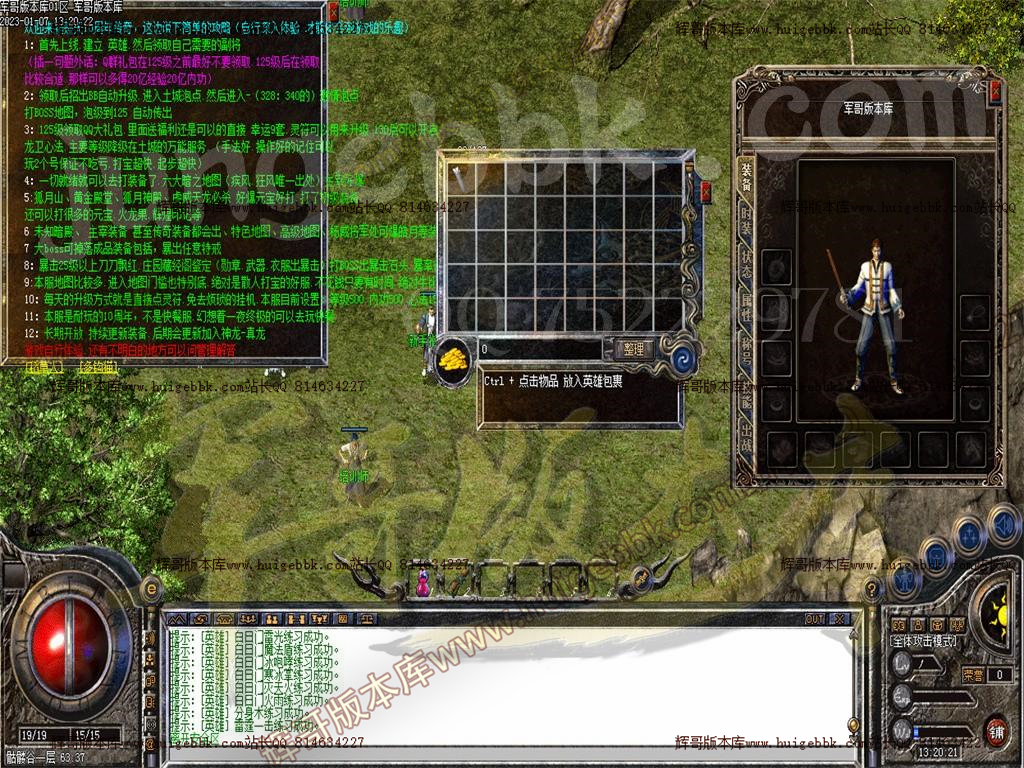
Task: Open the 时装 fashion tab
Action: (x=746, y=222)
